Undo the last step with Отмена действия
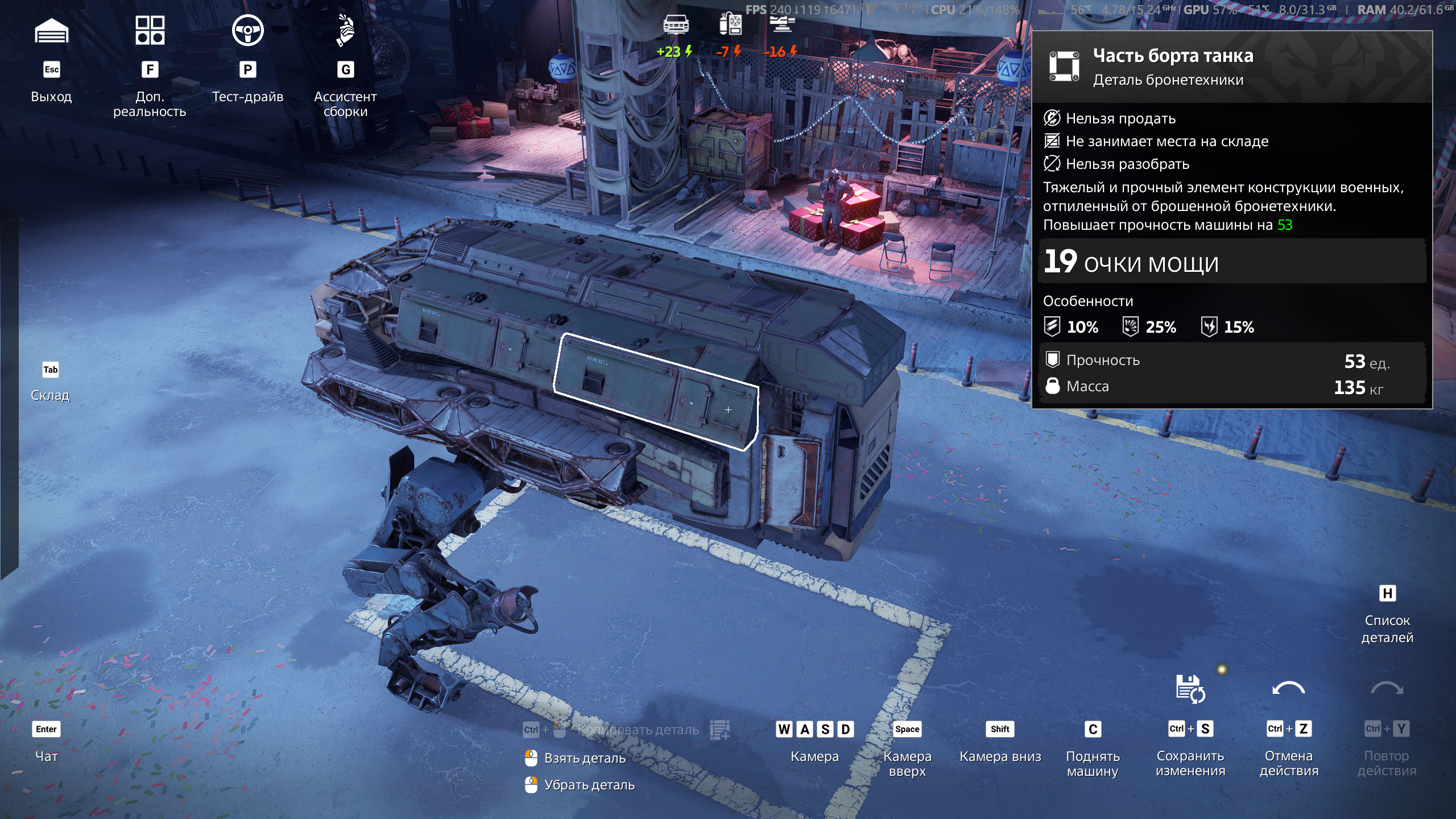Image resolution: width=1456 pixels, height=819 pixels. [x=1288, y=690]
